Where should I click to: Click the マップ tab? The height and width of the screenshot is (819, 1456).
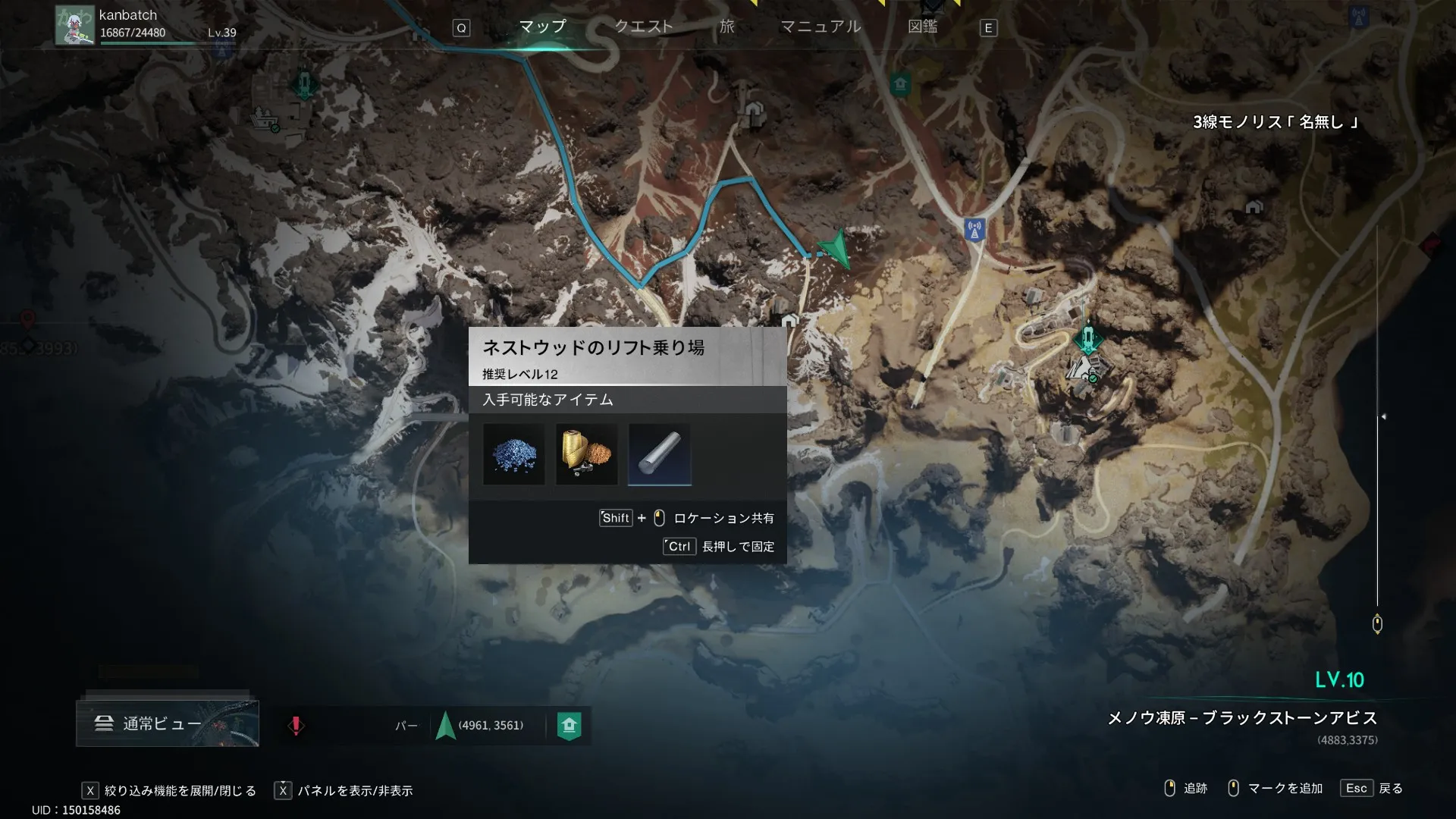click(542, 27)
